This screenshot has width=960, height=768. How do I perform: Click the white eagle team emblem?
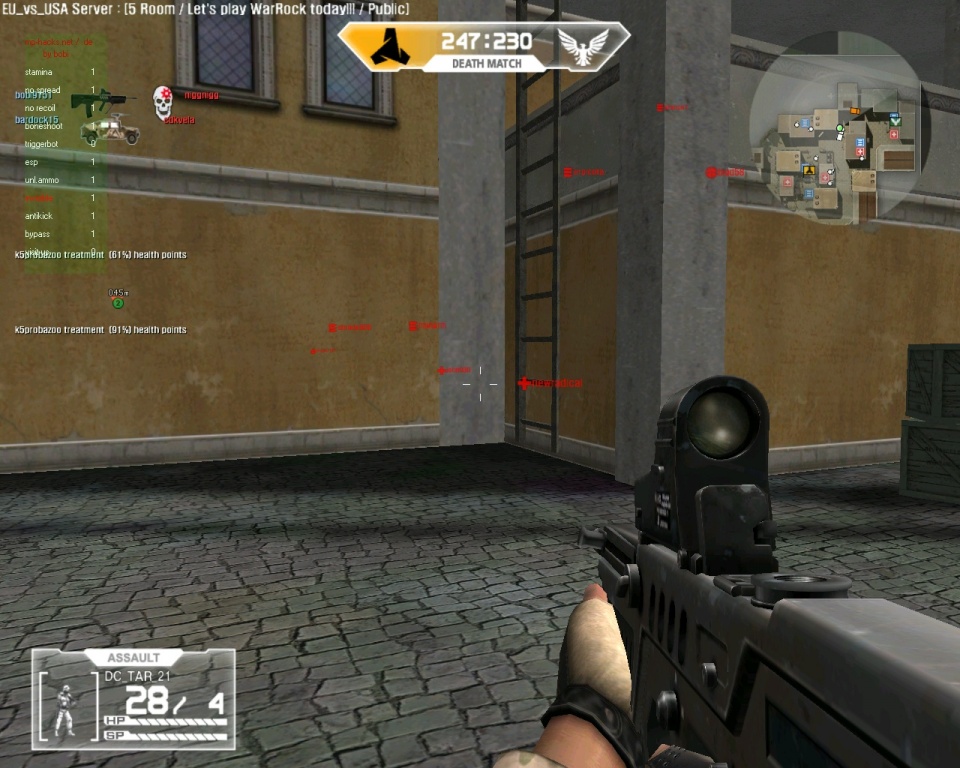tap(584, 46)
